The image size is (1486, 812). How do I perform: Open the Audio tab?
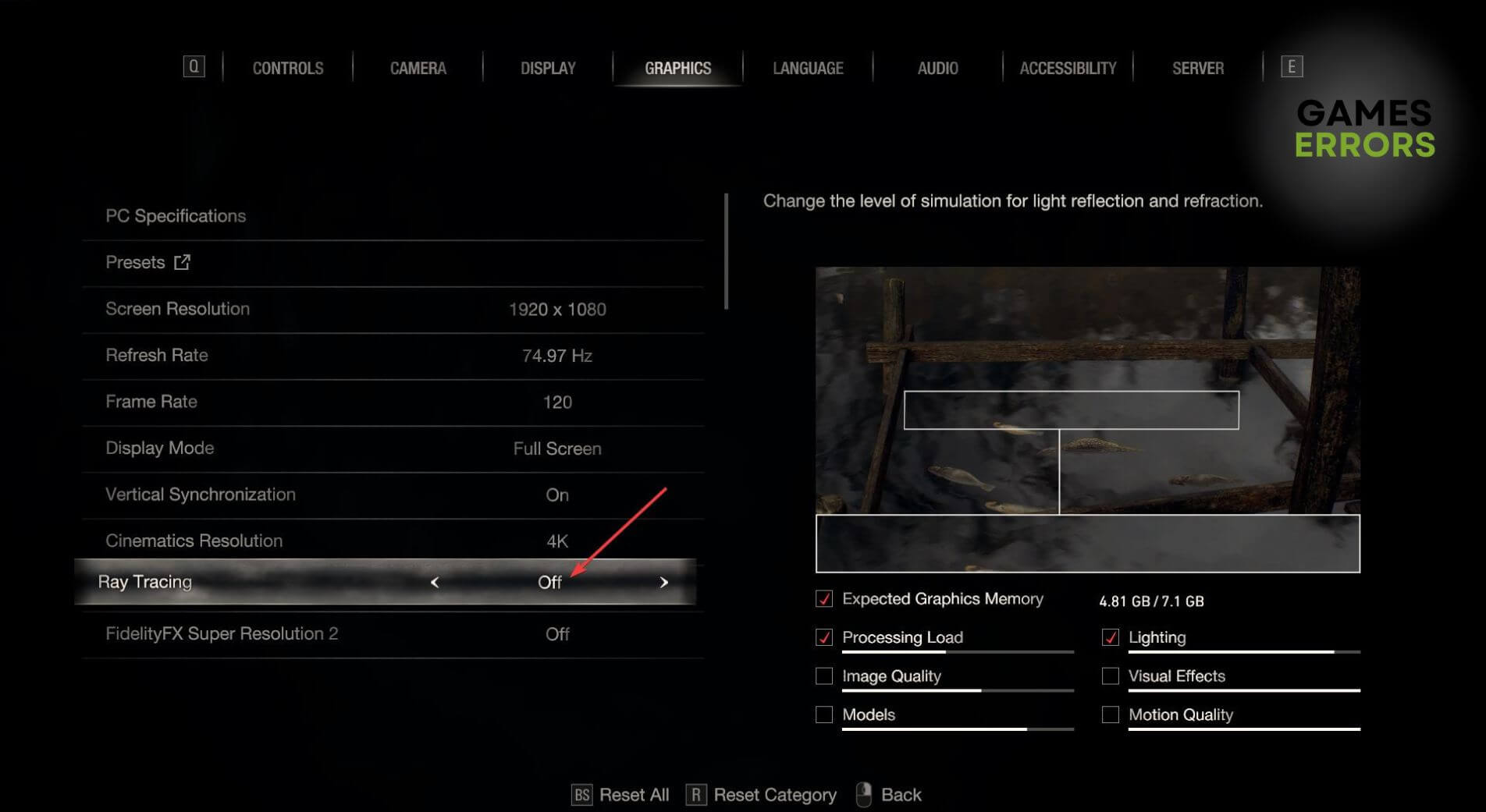(x=937, y=68)
